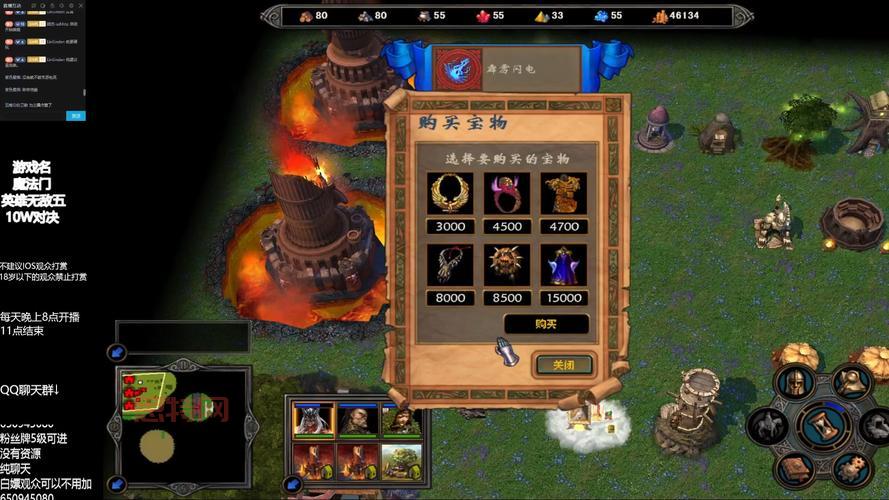Open the green tree town thumbnail
This screenshot has width=889, height=500.
401,462
